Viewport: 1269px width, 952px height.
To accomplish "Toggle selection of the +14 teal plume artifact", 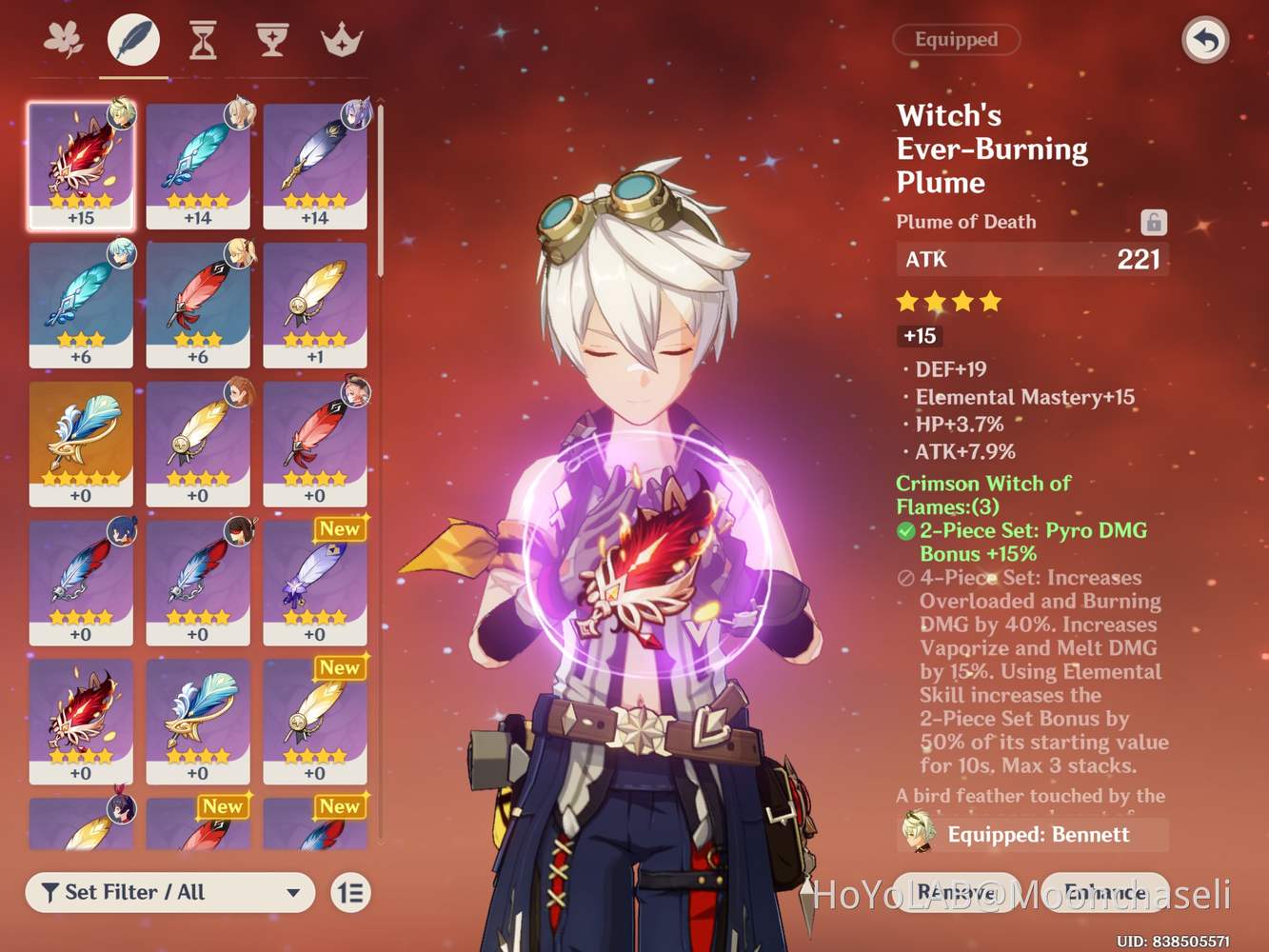I will (x=198, y=164).
